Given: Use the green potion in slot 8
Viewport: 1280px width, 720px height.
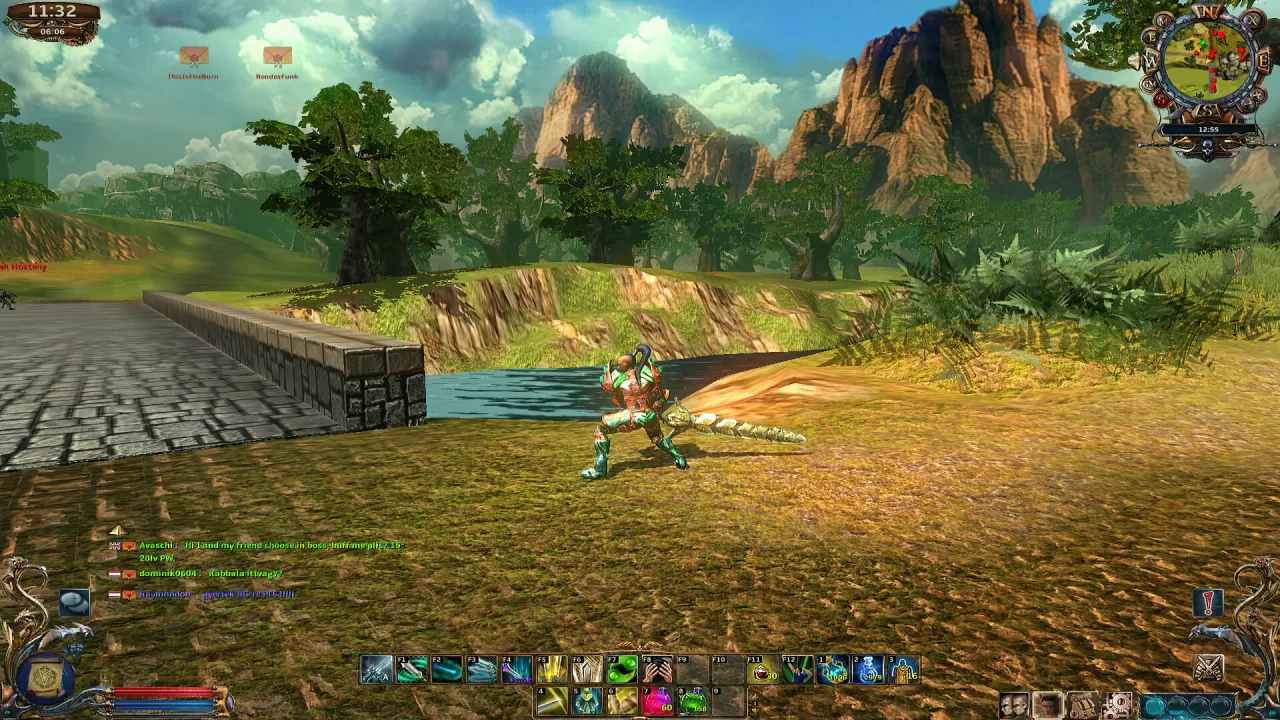Looking at the screenshot, I should 692,701.
